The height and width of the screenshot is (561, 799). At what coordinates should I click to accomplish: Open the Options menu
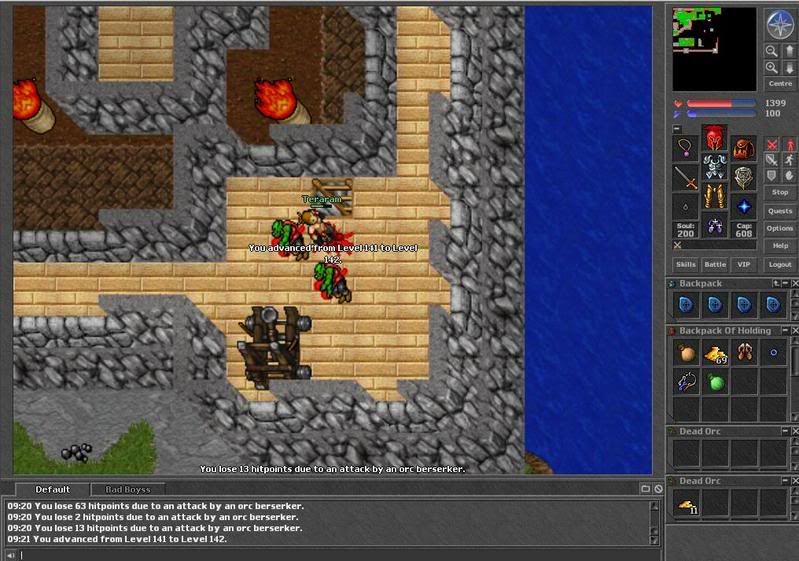(780, 228)
